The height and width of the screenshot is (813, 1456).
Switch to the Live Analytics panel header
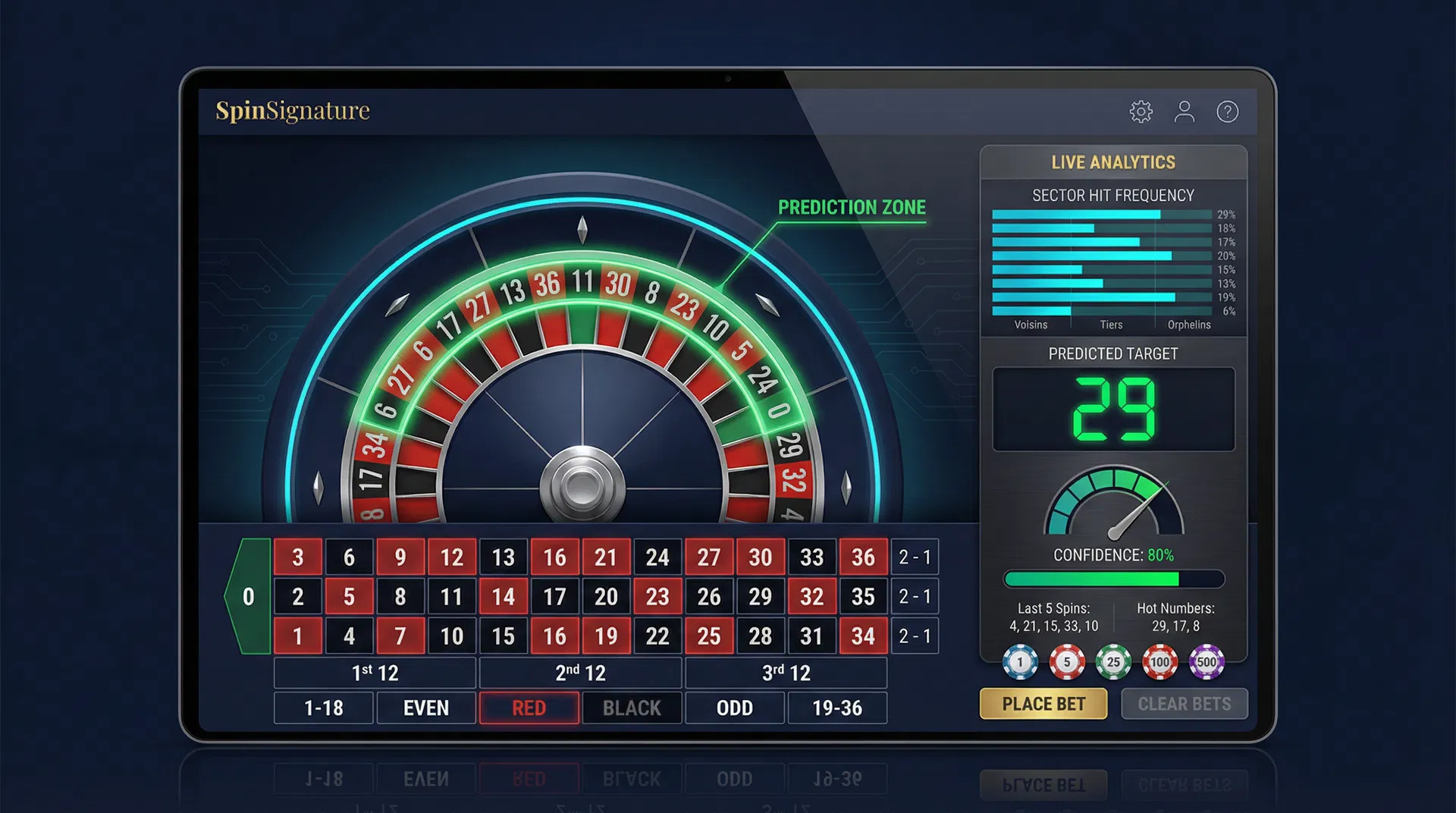(x=1113, y=162)
